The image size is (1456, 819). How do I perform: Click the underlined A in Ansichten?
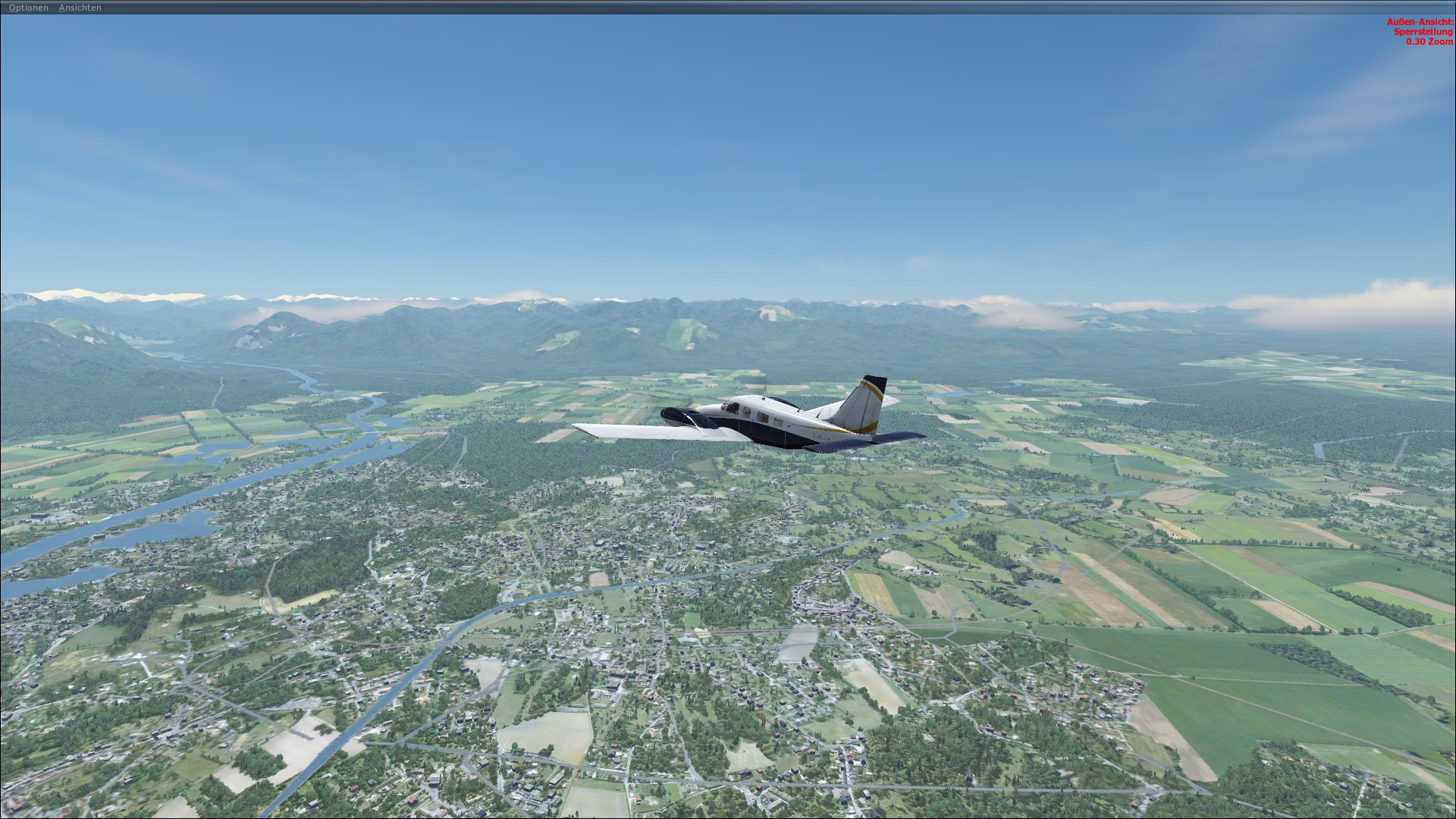61,8
